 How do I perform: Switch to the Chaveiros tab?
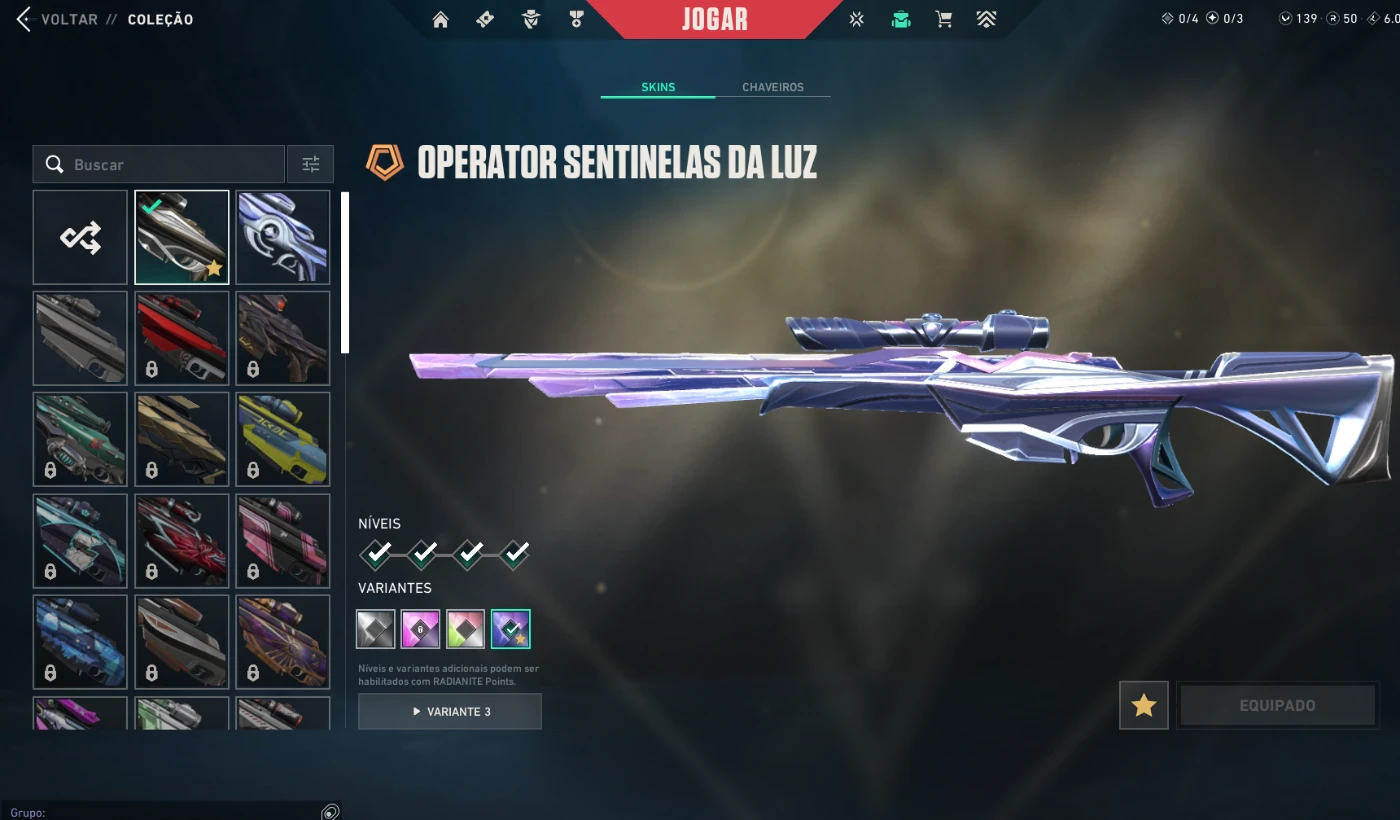(x=772, y=87)
